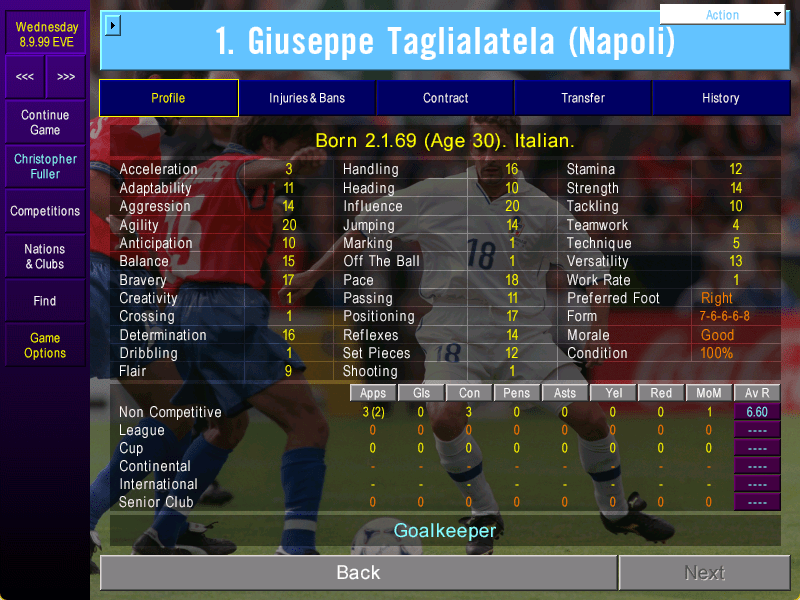The image size is (800, 600).
Task: Click the small arrow button beside player name
Action: (112, 25)
